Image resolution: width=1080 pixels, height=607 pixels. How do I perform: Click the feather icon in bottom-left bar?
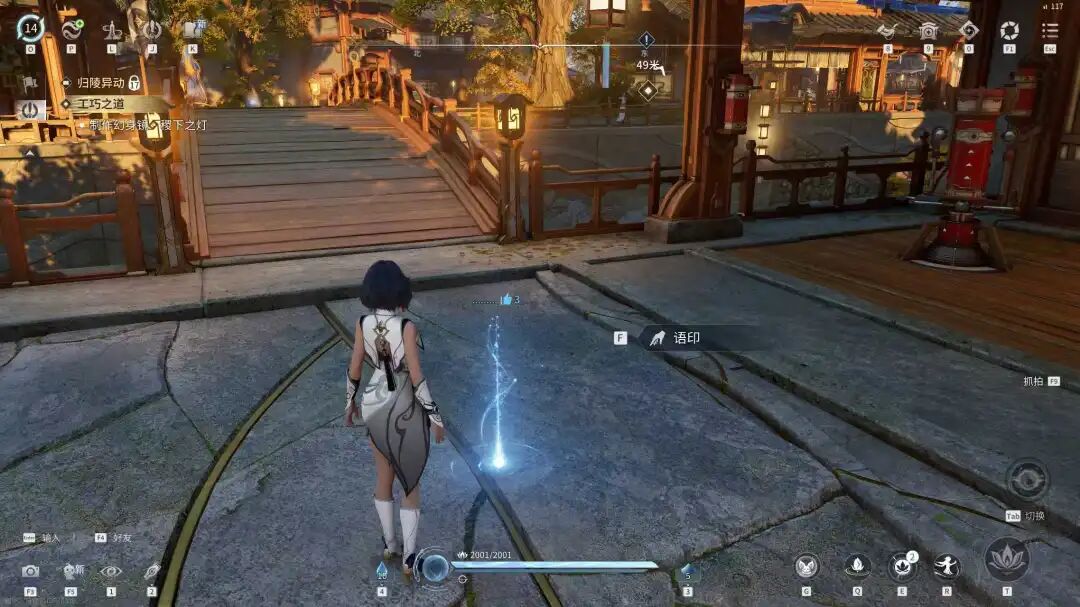click(152, 571)
